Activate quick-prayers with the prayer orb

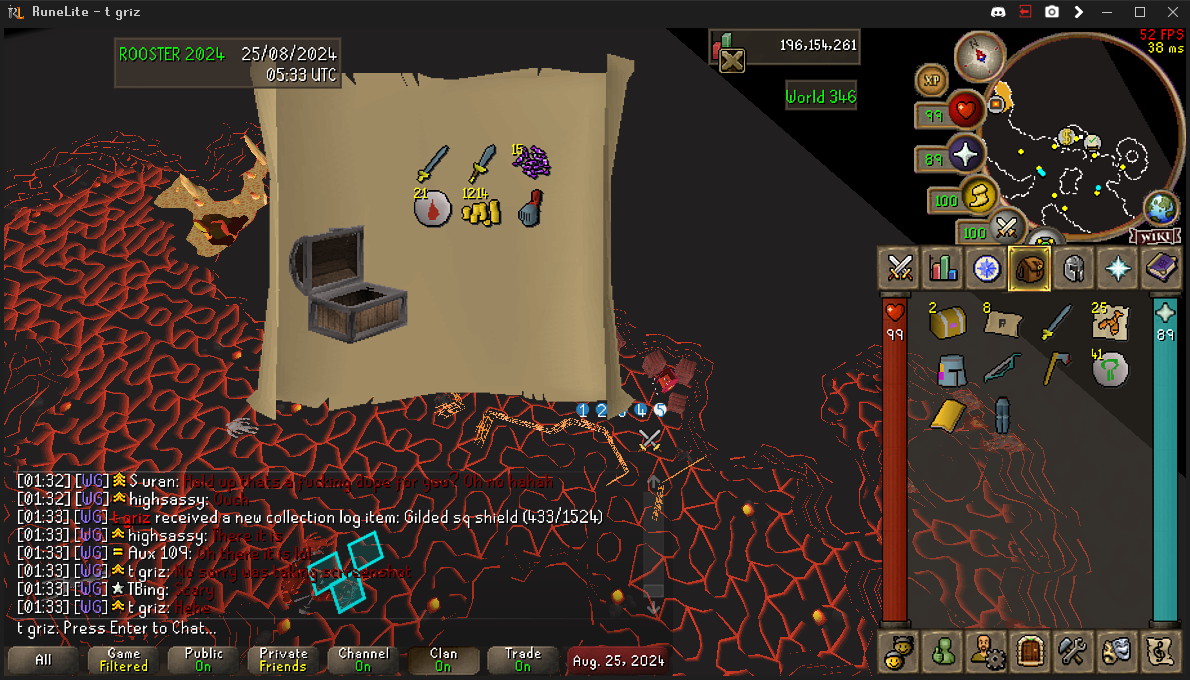click(x=966, y=155)
